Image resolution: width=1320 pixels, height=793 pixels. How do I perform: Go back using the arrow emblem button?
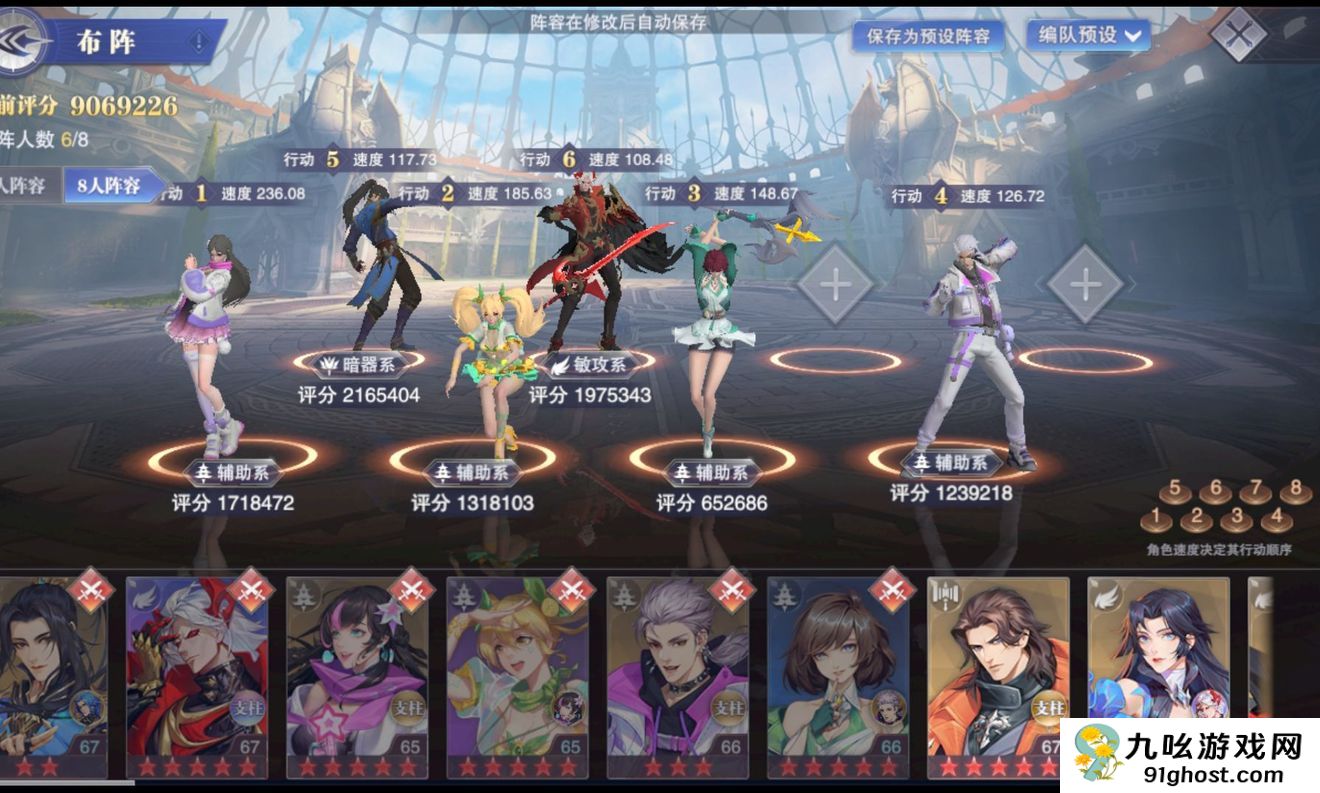coord(22,40)
